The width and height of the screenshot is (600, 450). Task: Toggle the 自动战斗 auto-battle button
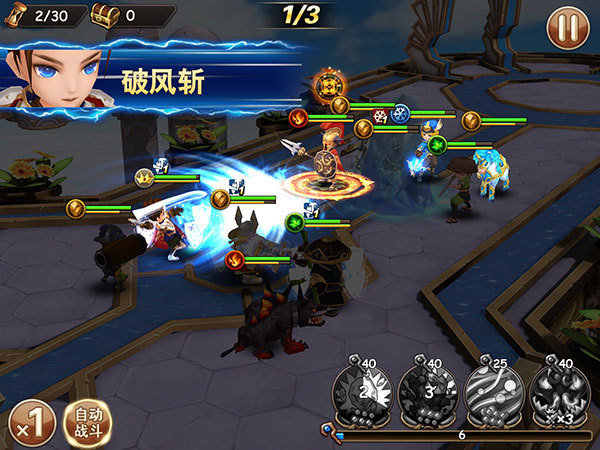[x=87, y=421]
